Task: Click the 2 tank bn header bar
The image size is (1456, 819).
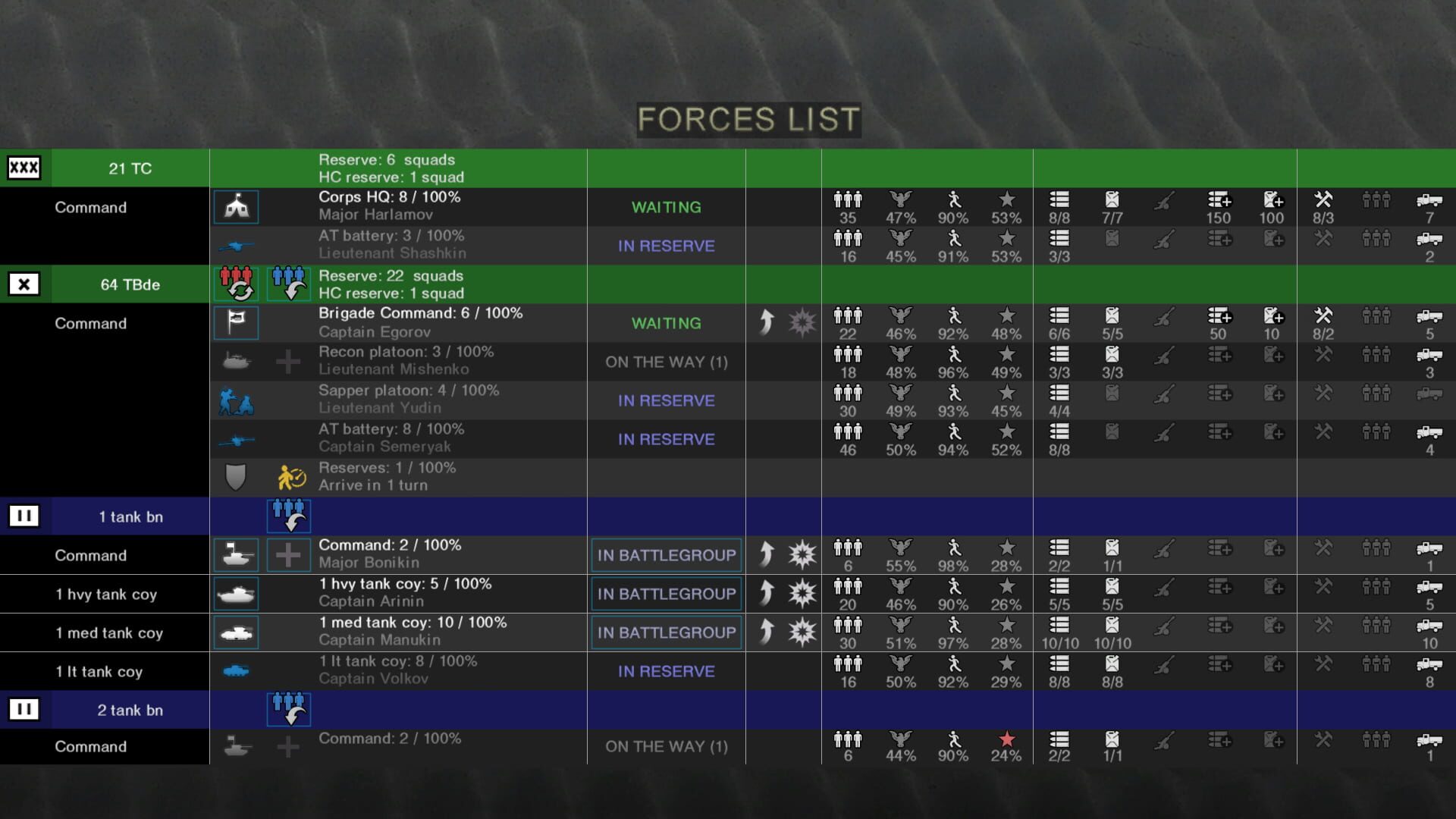Action: tap(129, 710)
